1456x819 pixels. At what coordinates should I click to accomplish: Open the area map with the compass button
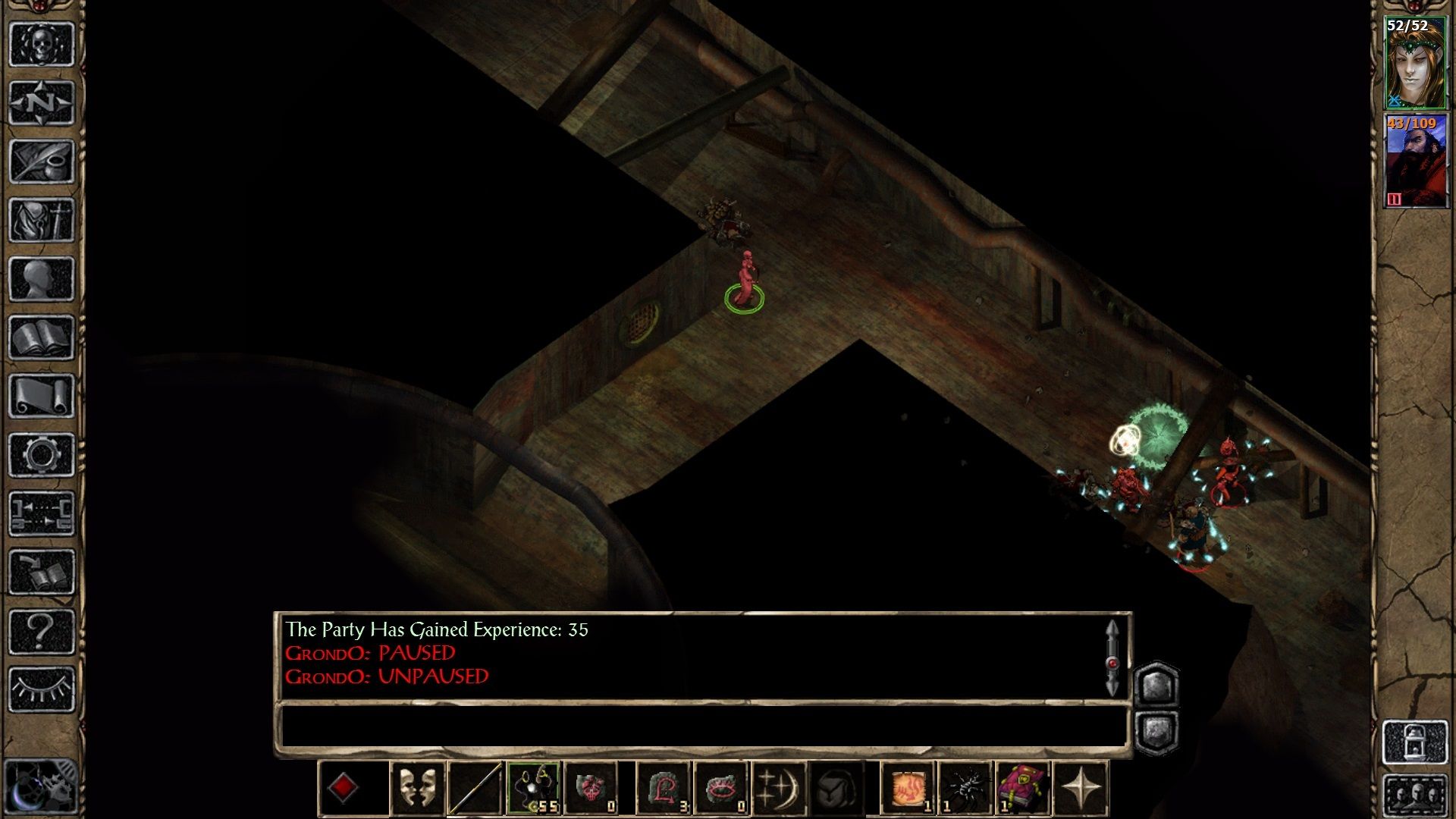click(x=41, y=102)
